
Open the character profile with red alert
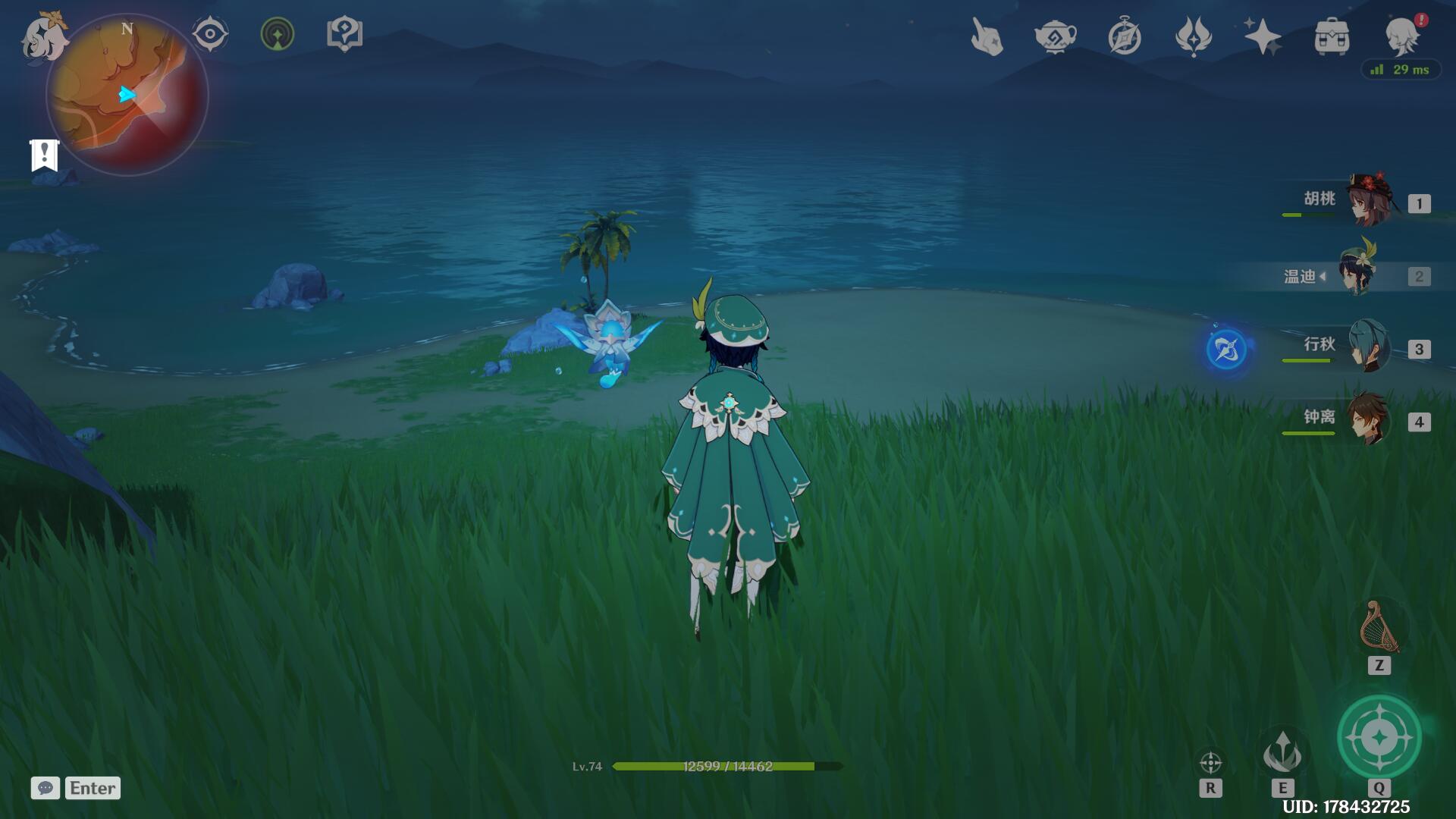point(1402,35)
